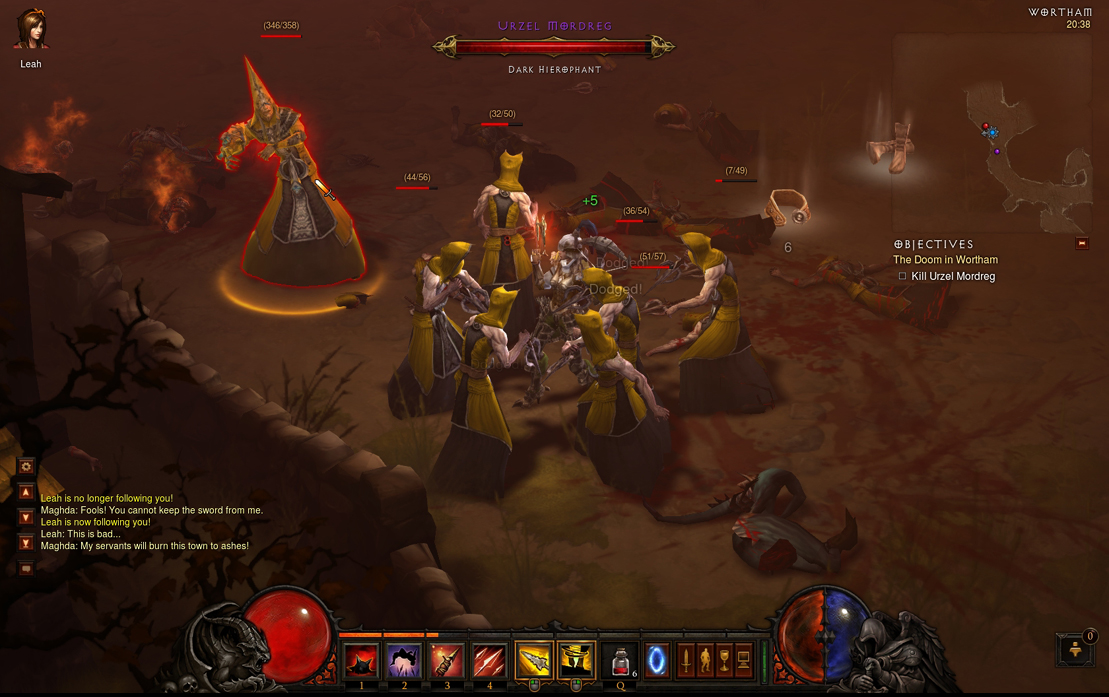This screenshot has width=1109, height=697.
Task: Open the game menu computer button
Action: pyautogui.click(x=743, y=660)
